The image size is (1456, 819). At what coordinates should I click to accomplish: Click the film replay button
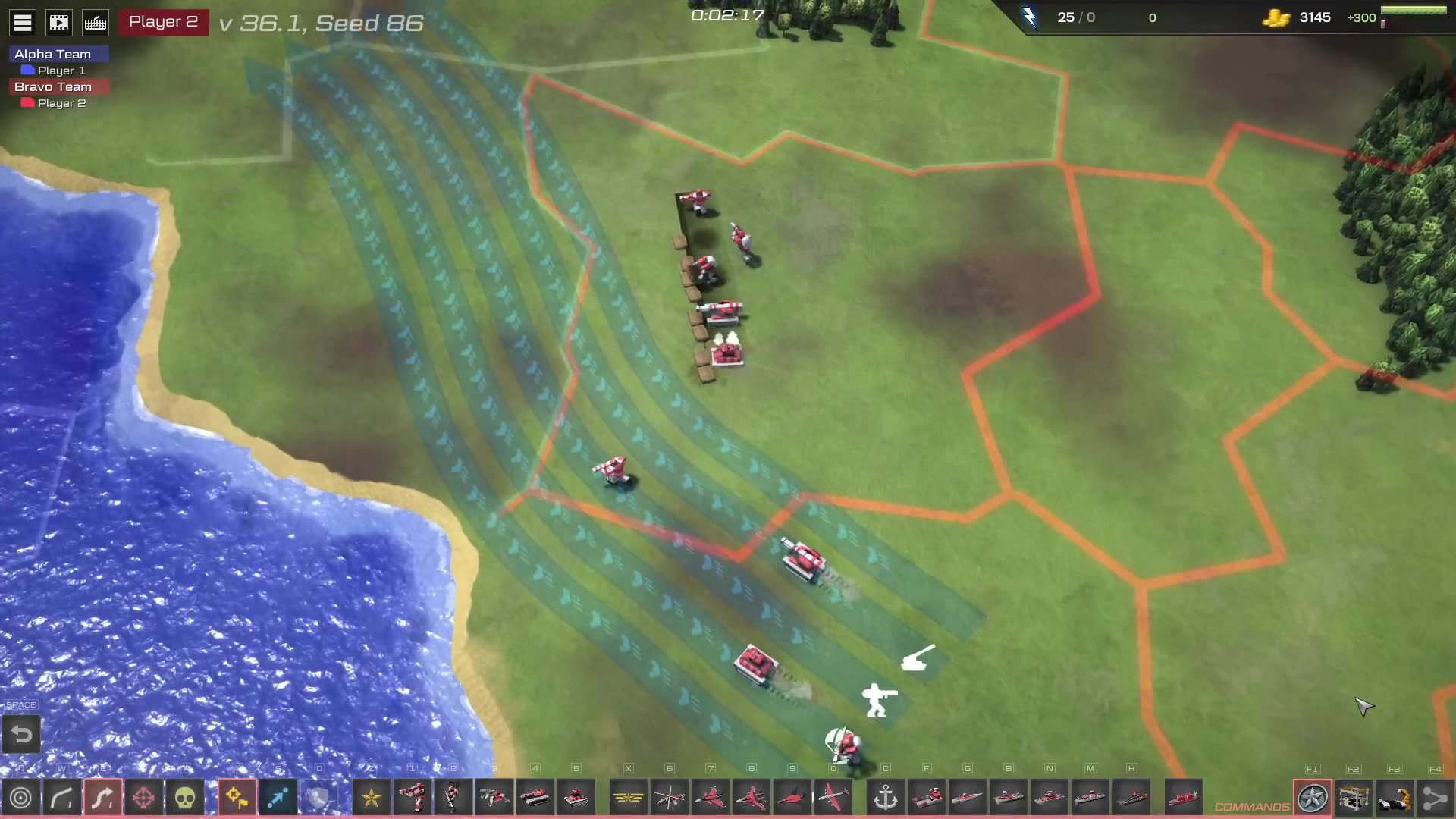(x=59, y=23)
